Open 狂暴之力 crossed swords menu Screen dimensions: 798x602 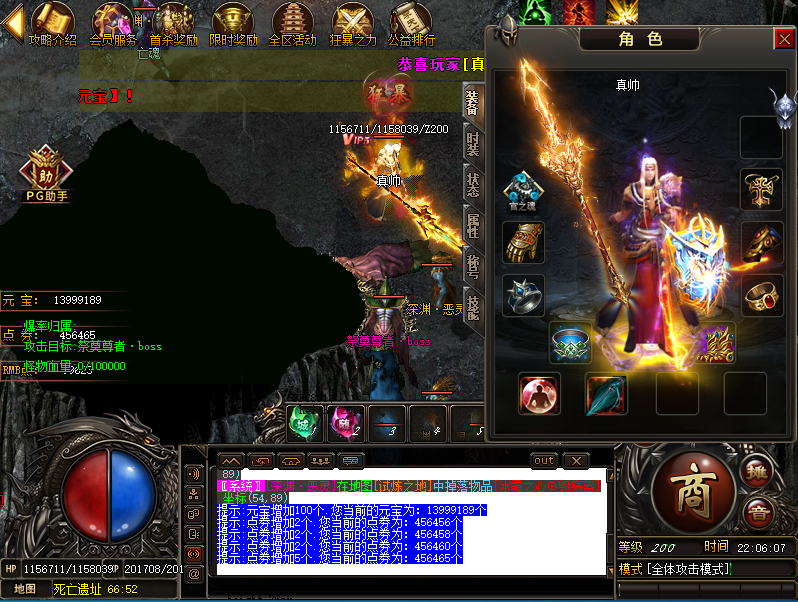point(352,24)
